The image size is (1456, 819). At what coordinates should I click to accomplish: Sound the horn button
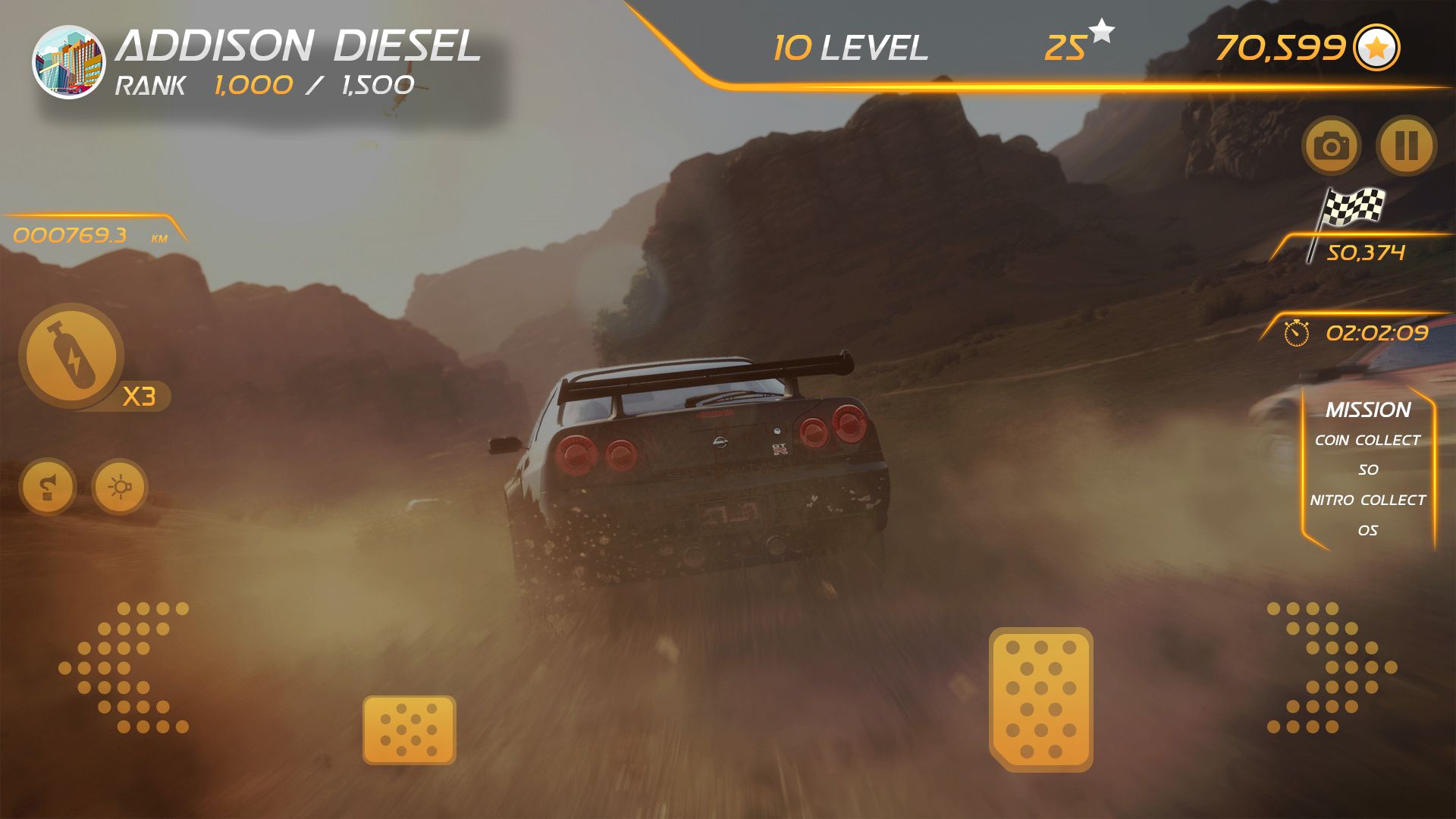coord(48,486)
